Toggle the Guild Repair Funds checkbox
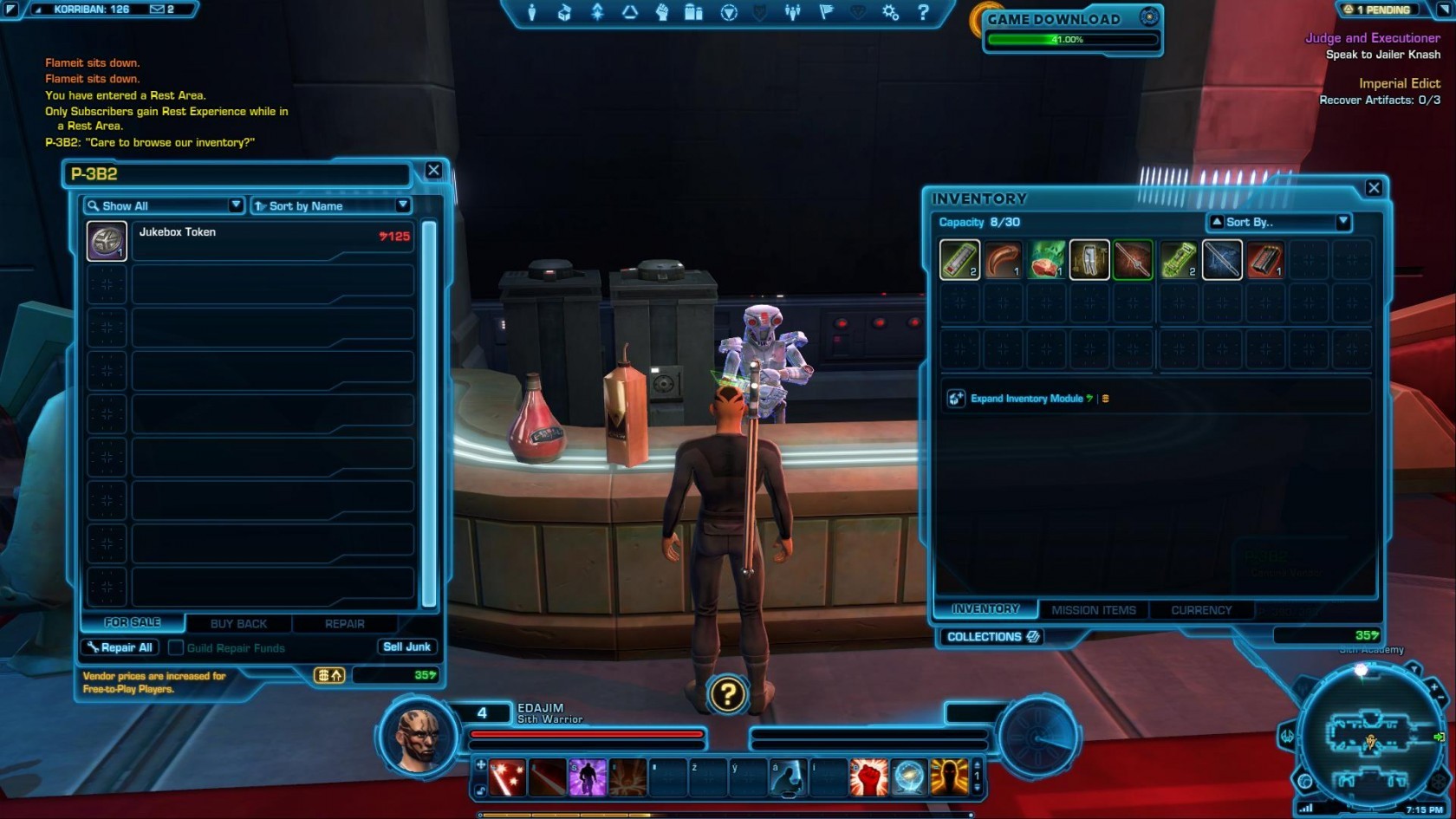This screenshot has width=1456, height=819. (x=176, y=647)
